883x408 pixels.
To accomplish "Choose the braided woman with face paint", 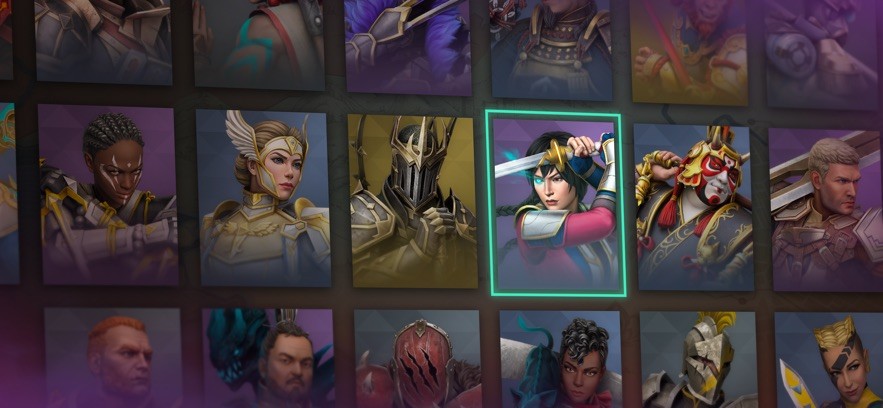I will point(108,194).
